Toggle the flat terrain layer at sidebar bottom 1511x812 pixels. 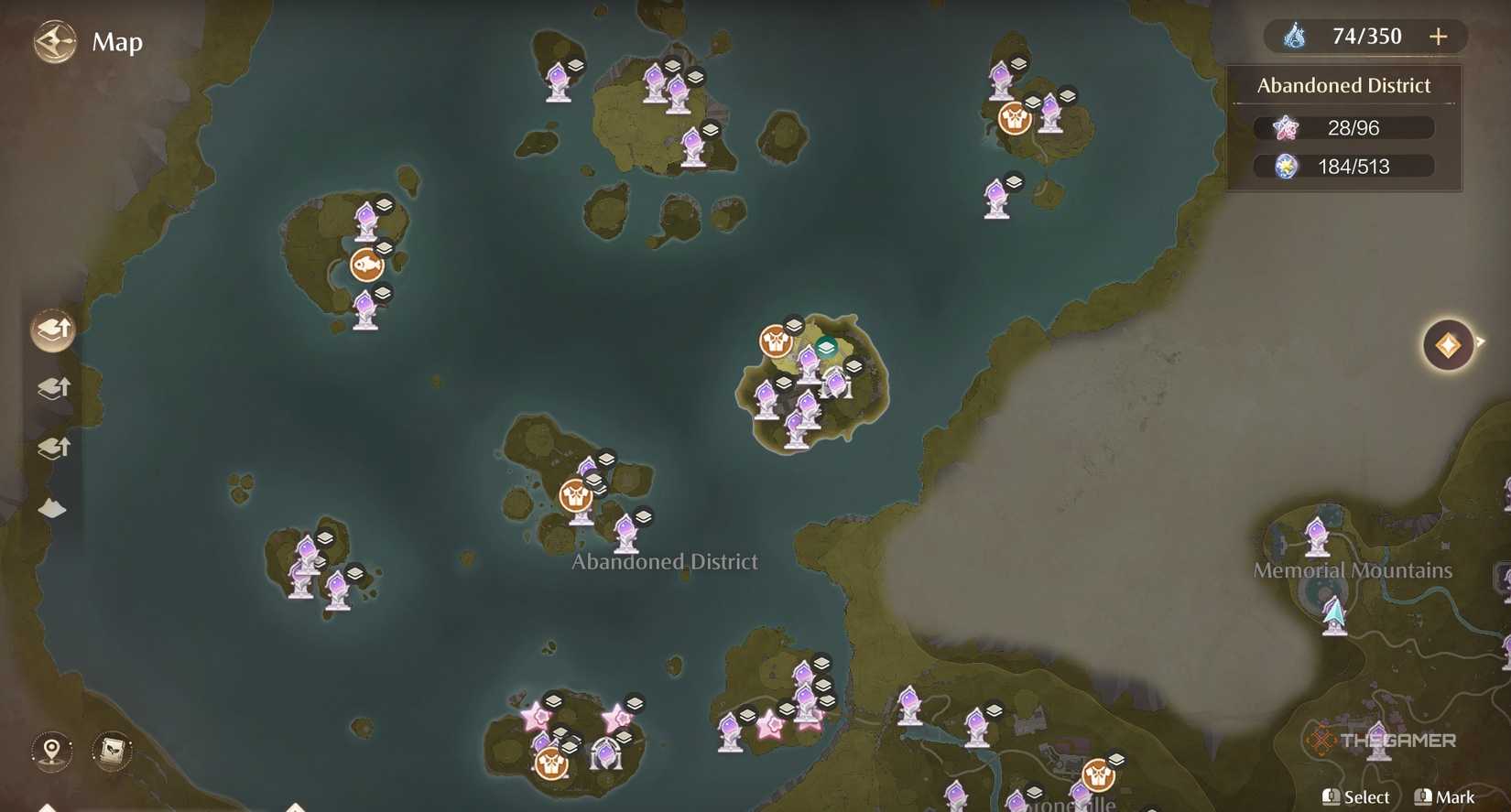coord(50,507)
